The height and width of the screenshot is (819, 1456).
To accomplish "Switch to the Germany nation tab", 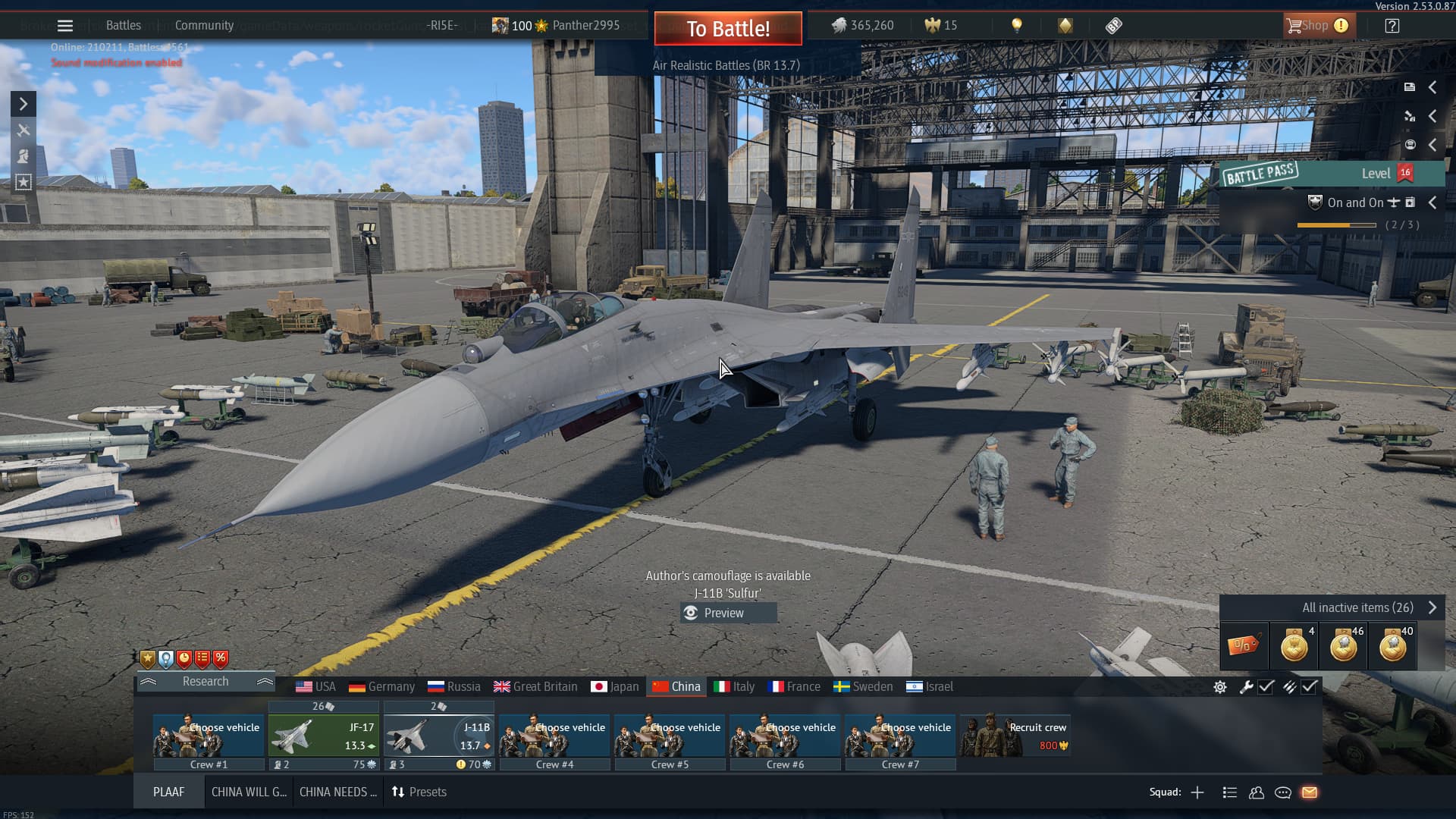I will coord(381,686).
